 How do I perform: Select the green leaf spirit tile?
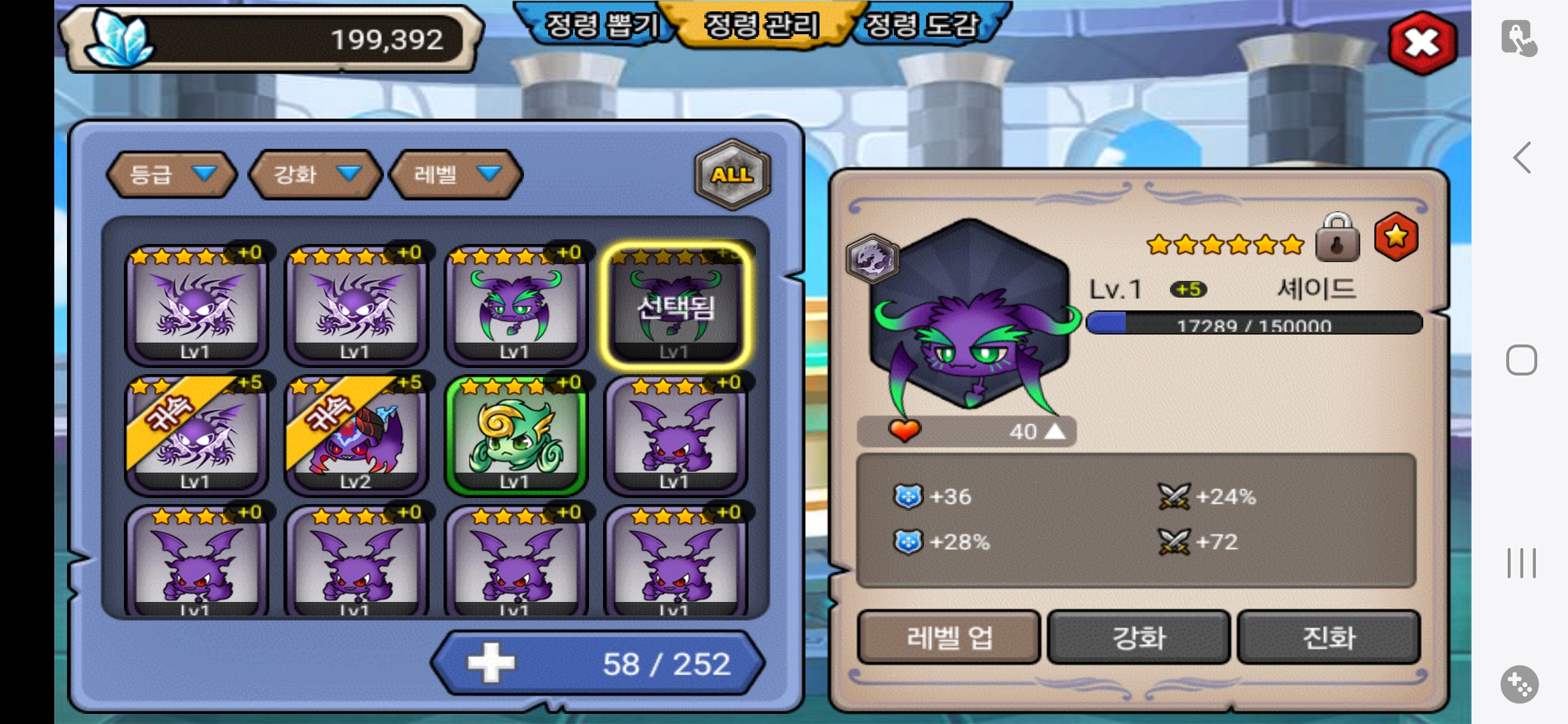click(x=515, y=434)
